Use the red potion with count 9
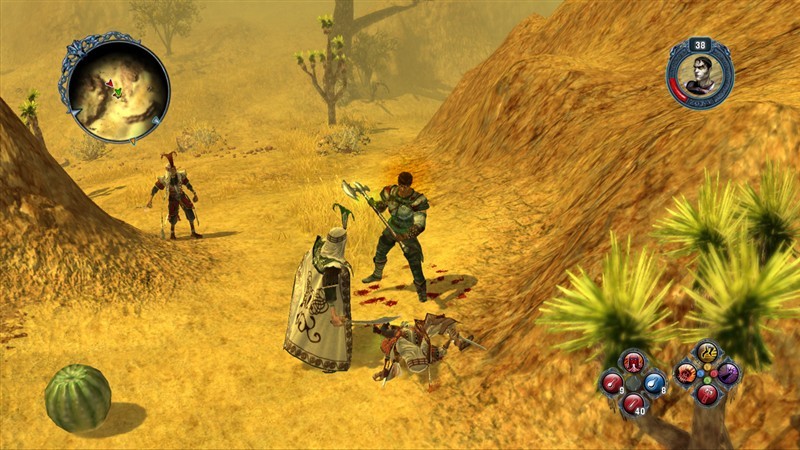This screenshot has width=800, height=450. pos(612,382)
